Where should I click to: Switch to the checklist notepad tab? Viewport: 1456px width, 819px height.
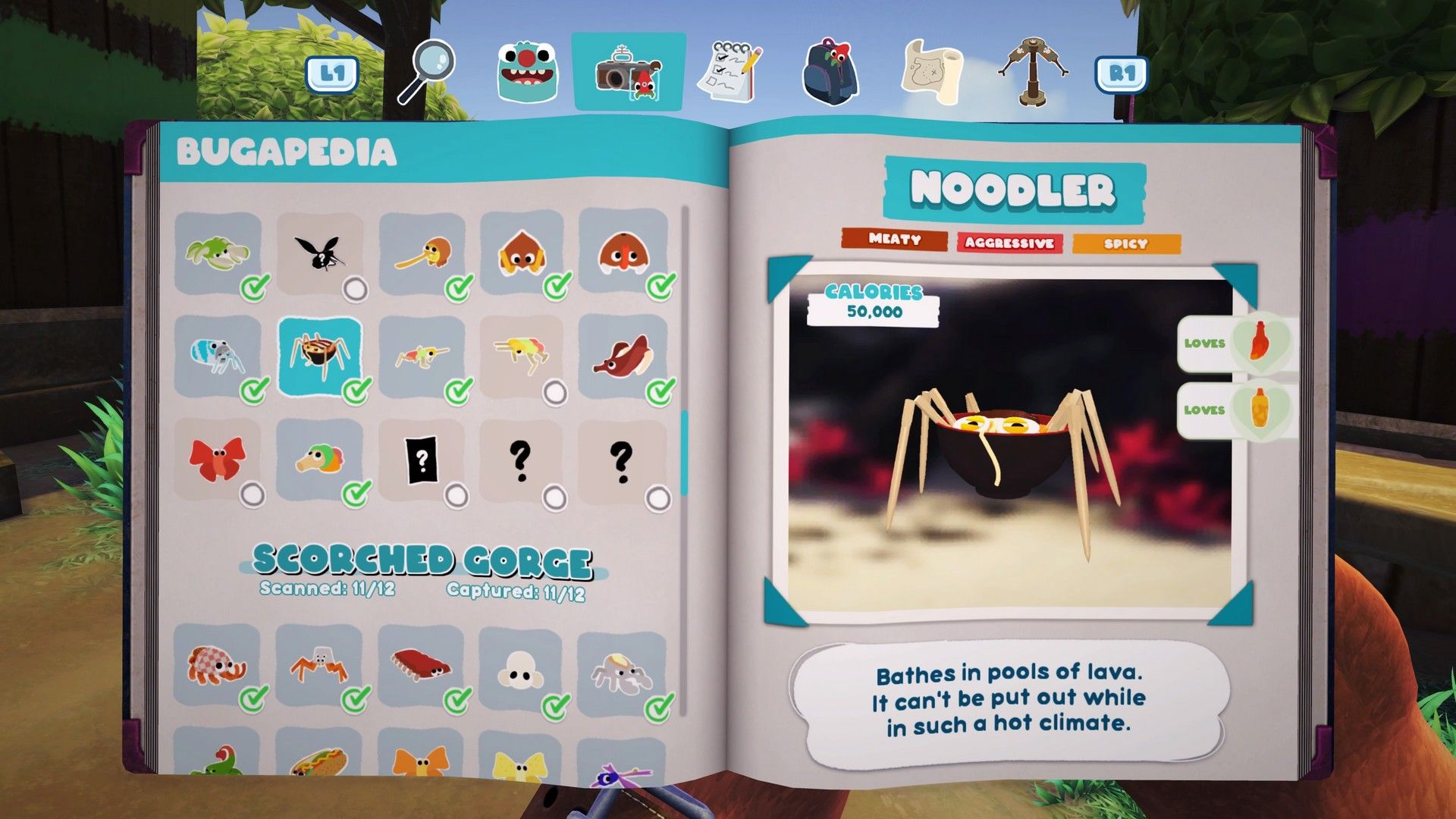730,72
